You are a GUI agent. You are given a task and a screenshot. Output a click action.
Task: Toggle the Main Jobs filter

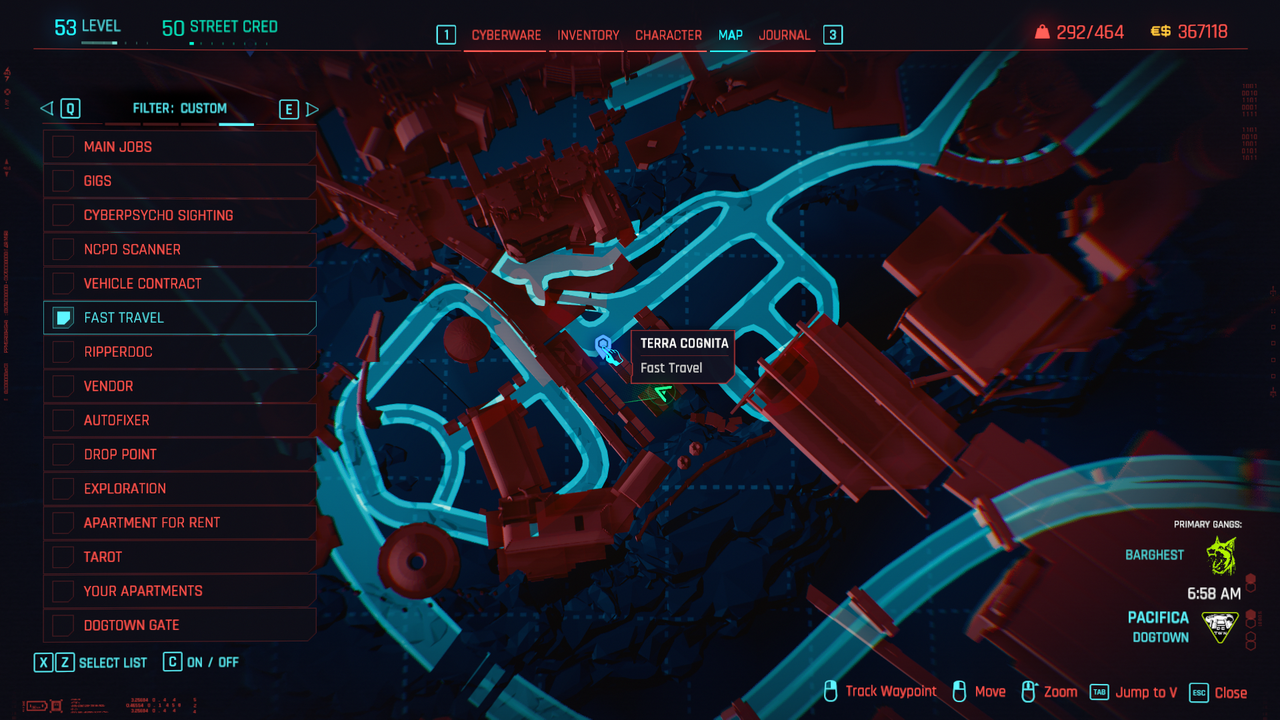(x=64, y=147)
